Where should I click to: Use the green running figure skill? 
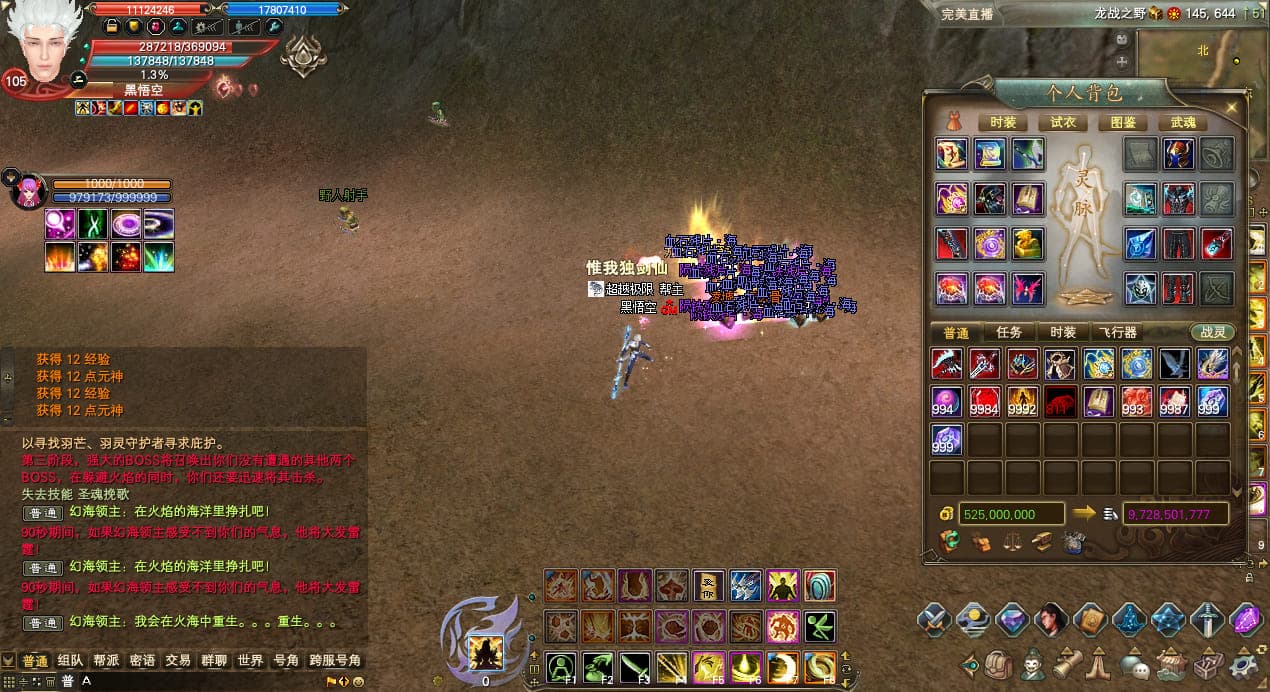pos(819,627)
